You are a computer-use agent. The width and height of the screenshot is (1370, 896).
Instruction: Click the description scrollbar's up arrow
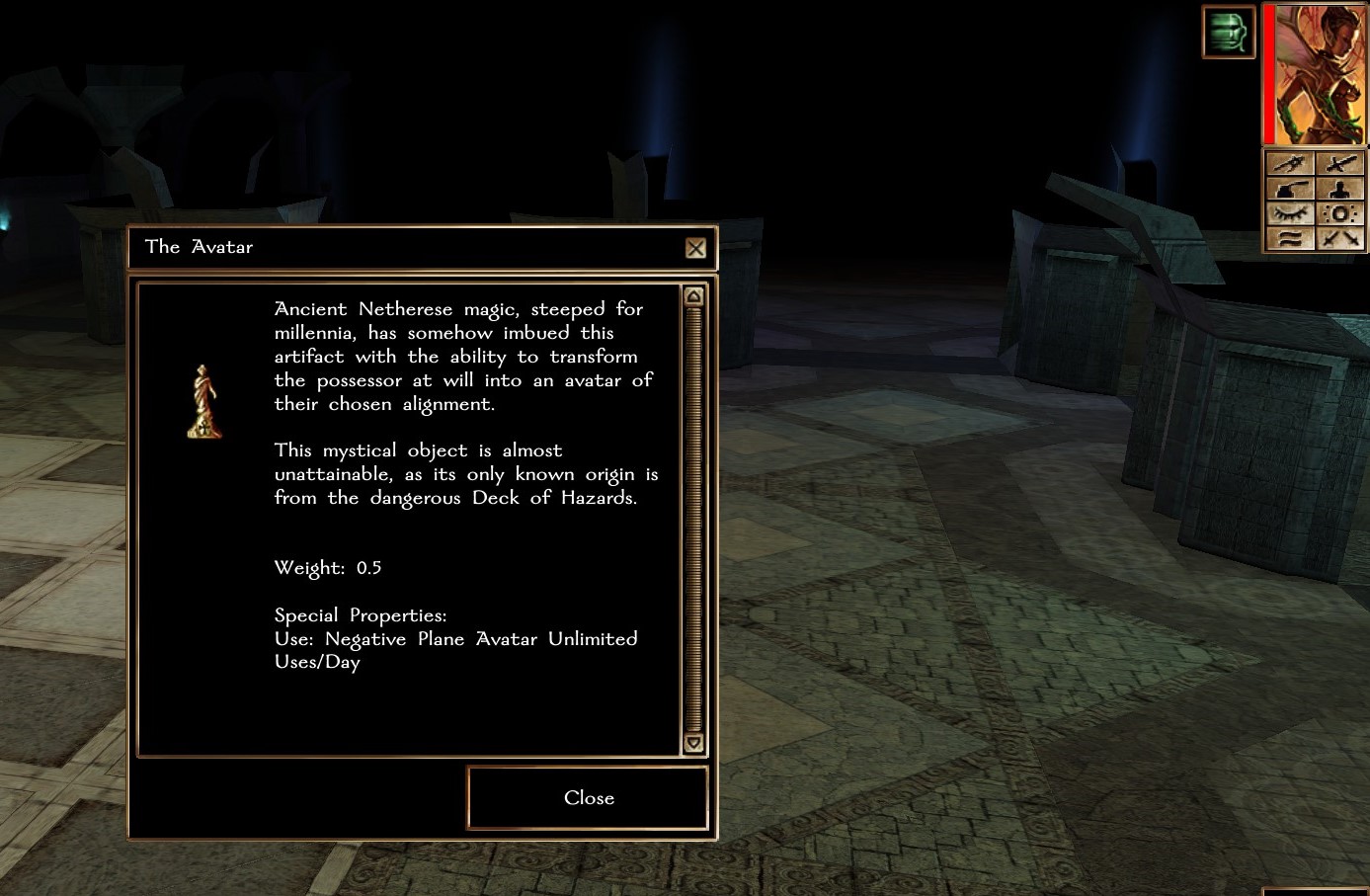693,296
